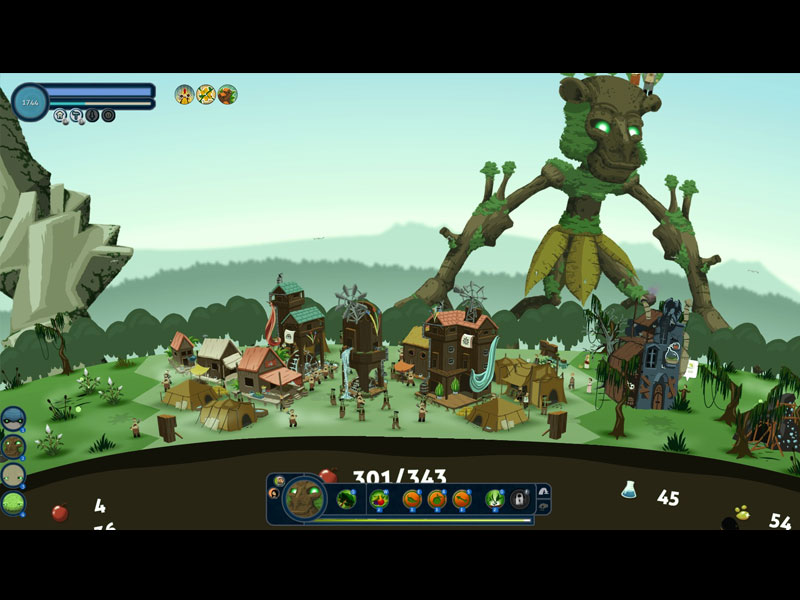Activate the plant tree ability
800x600 pixels.
[347, 498]
